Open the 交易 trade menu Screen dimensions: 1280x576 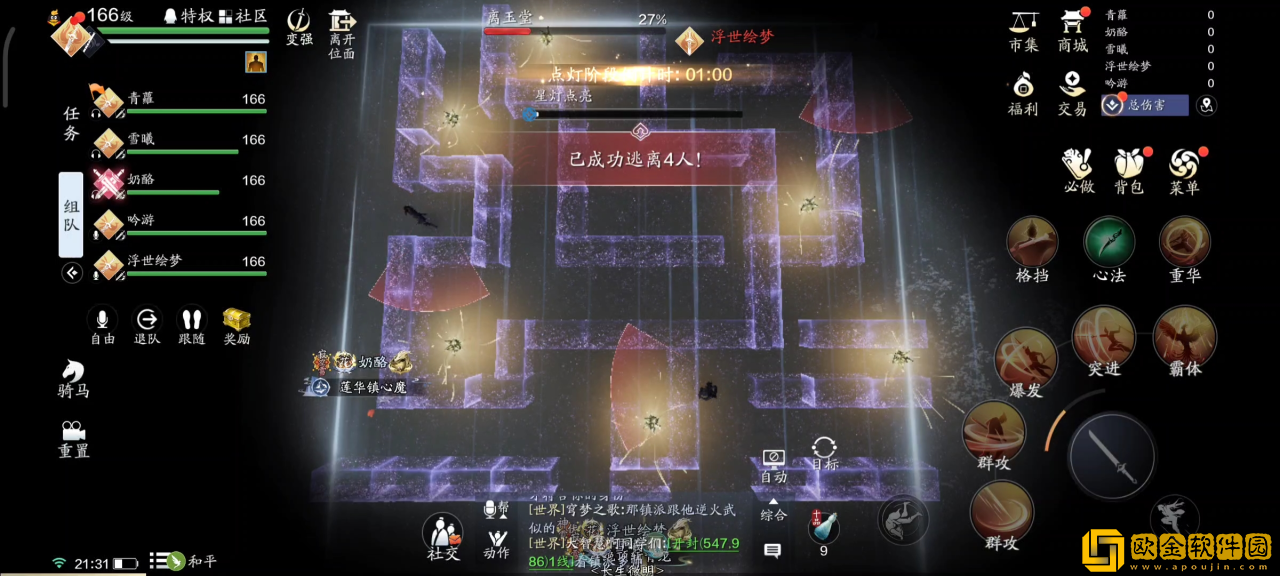pos(1072,92)
